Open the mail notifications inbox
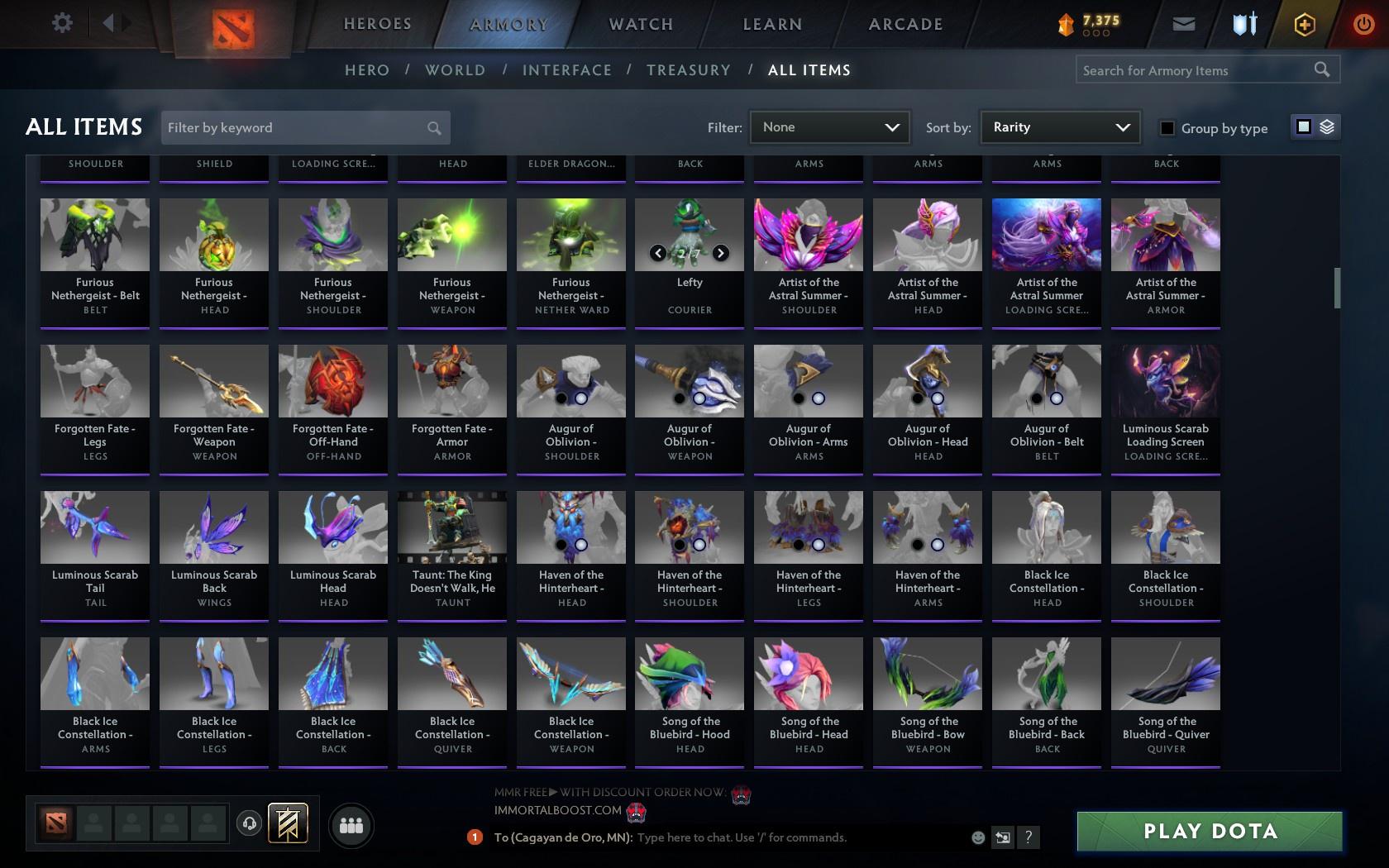Screen dimensions: 1389x868 1182,23
